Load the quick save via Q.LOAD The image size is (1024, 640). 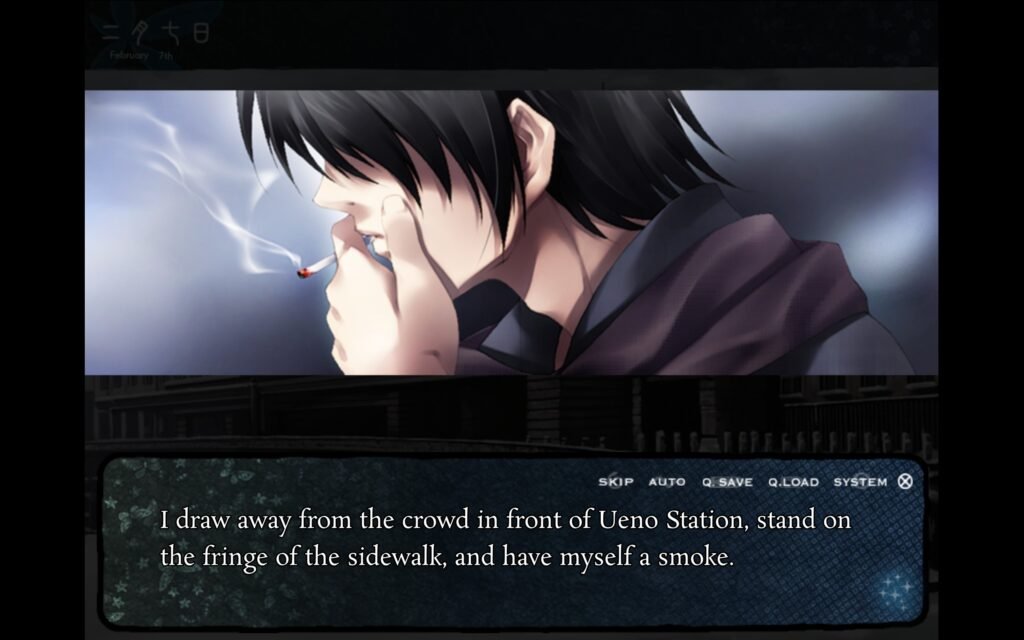tap(793, 482)
